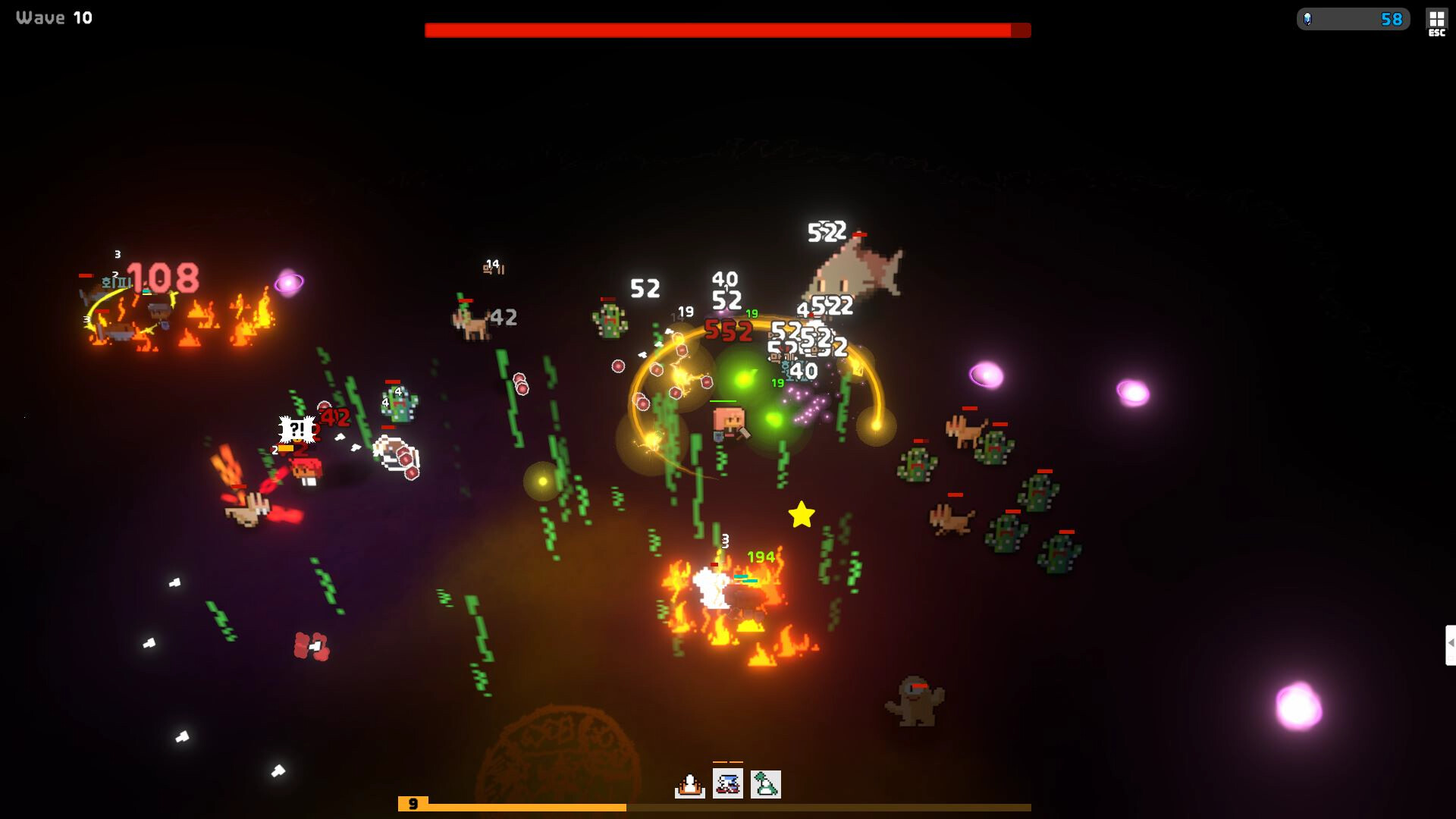Select the pink character with green orb
The width and height of the screenshot is (1456, 819).
pos(726,422)
